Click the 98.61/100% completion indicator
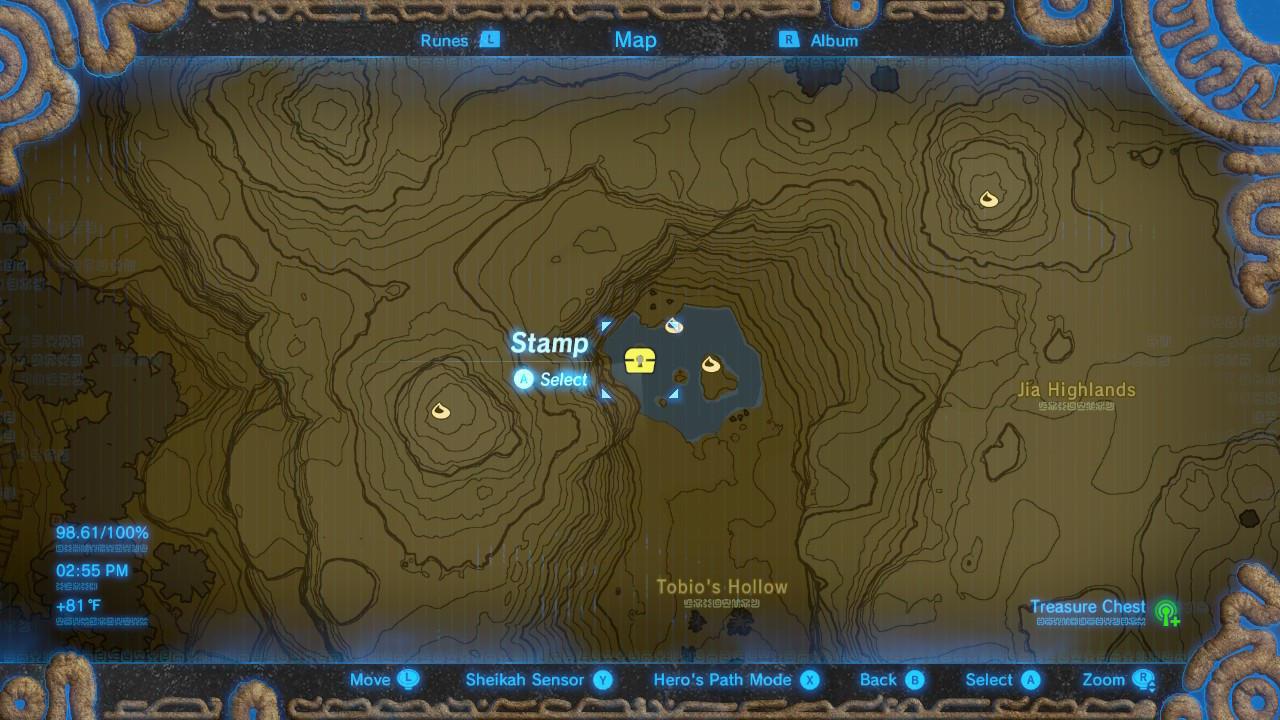This screenshot has height=720, width=1280. pyautogui.click(x=100, y=532)
